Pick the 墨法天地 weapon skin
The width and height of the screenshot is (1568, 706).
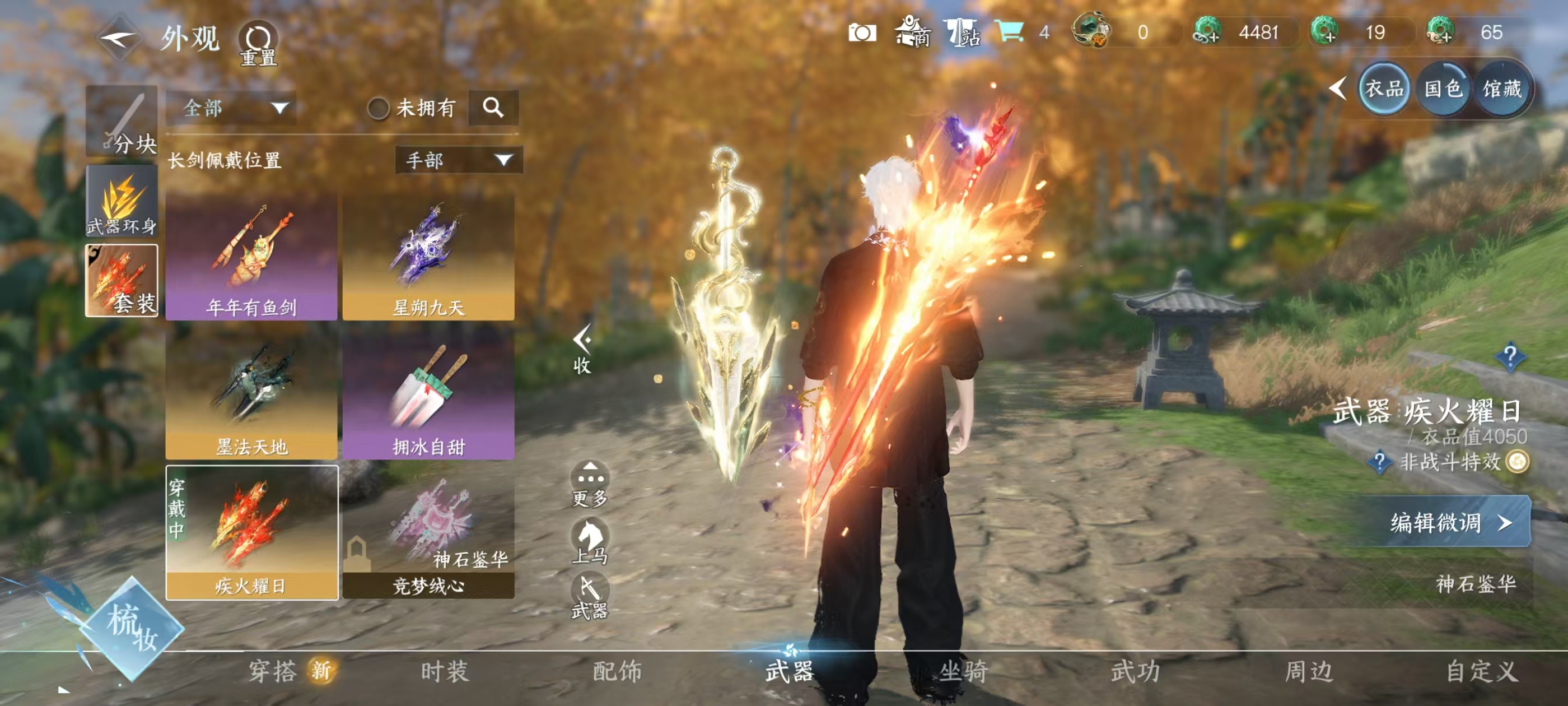[251, 396]
